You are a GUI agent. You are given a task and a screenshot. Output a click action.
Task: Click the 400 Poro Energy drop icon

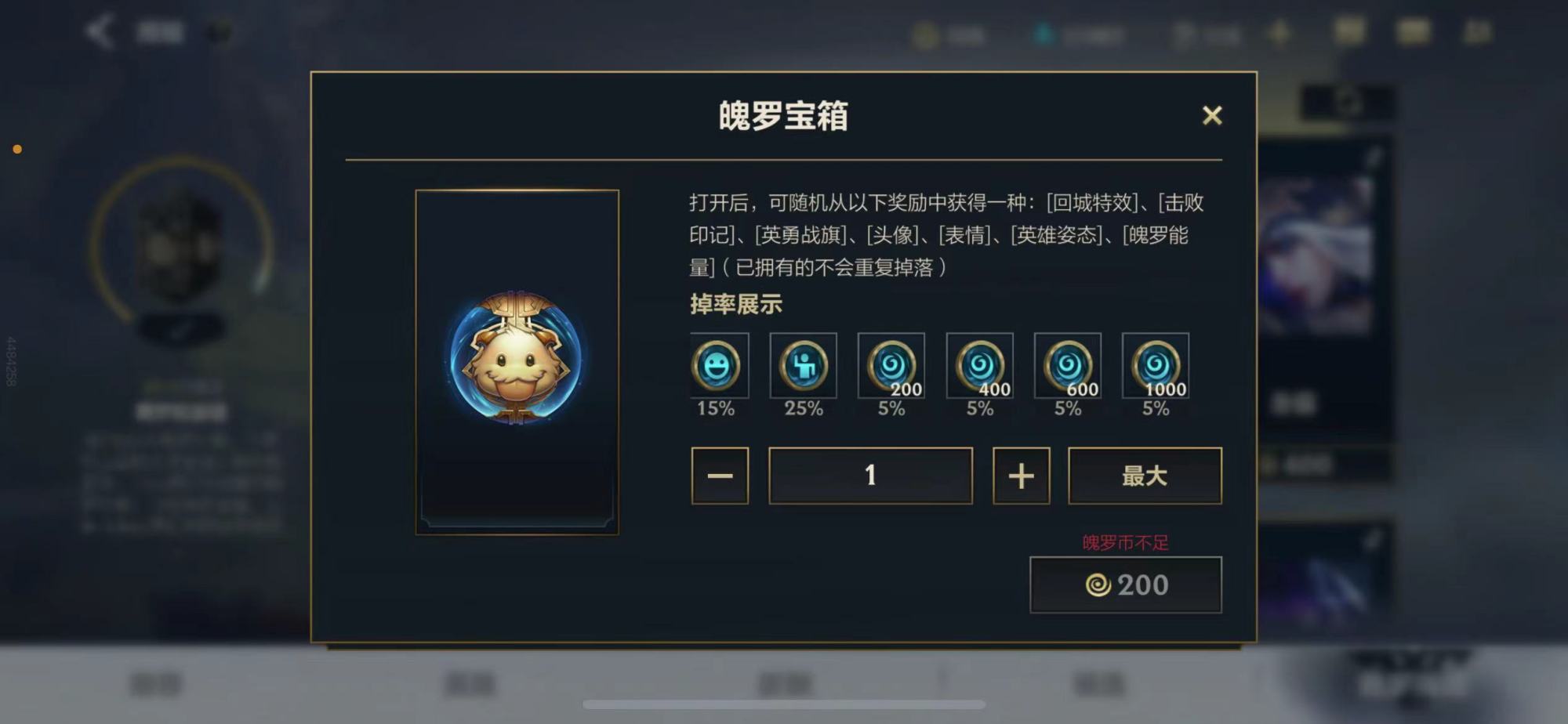(x=979, y=365)
